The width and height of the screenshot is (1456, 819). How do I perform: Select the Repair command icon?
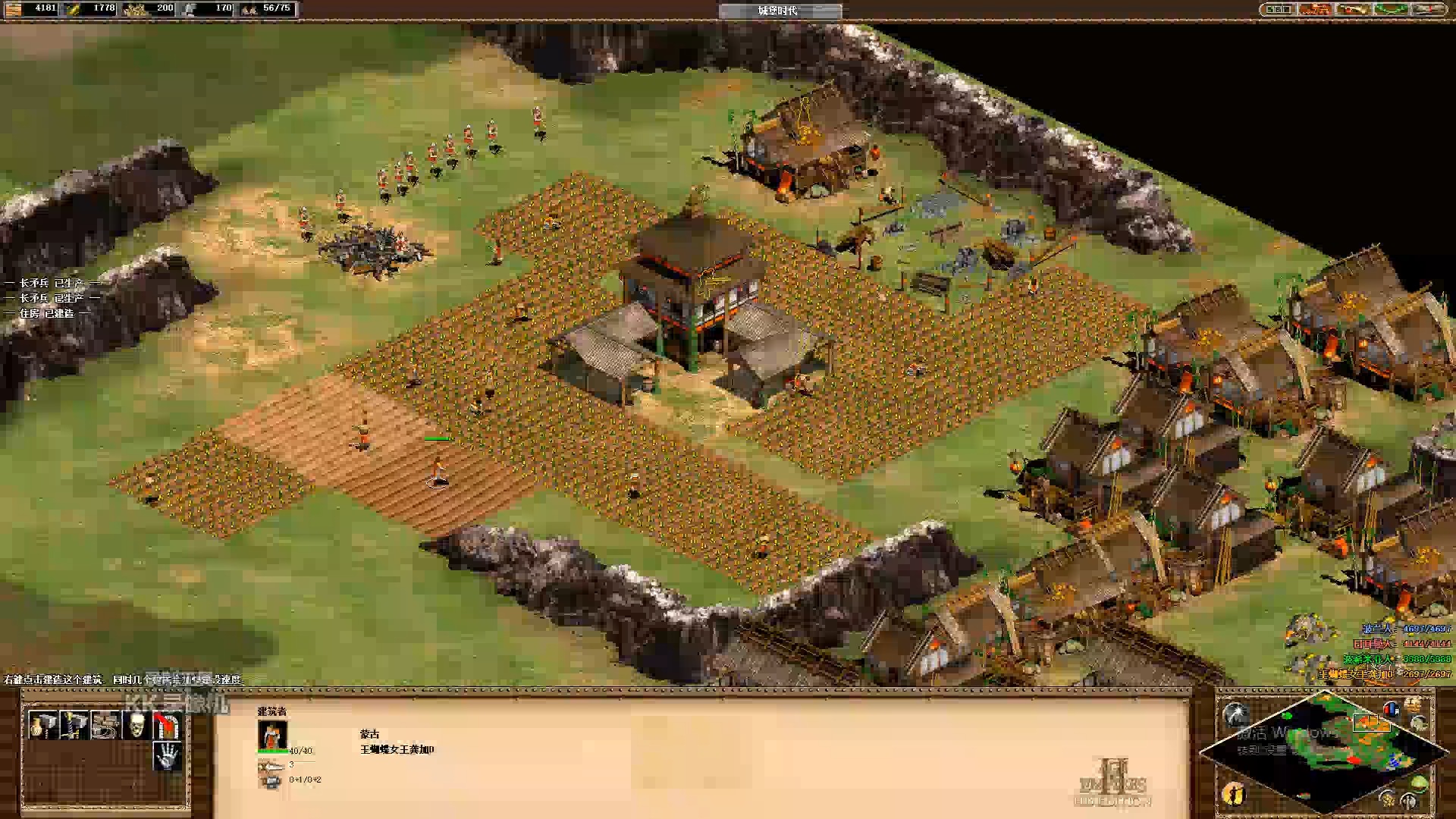[x=106, y=726]
